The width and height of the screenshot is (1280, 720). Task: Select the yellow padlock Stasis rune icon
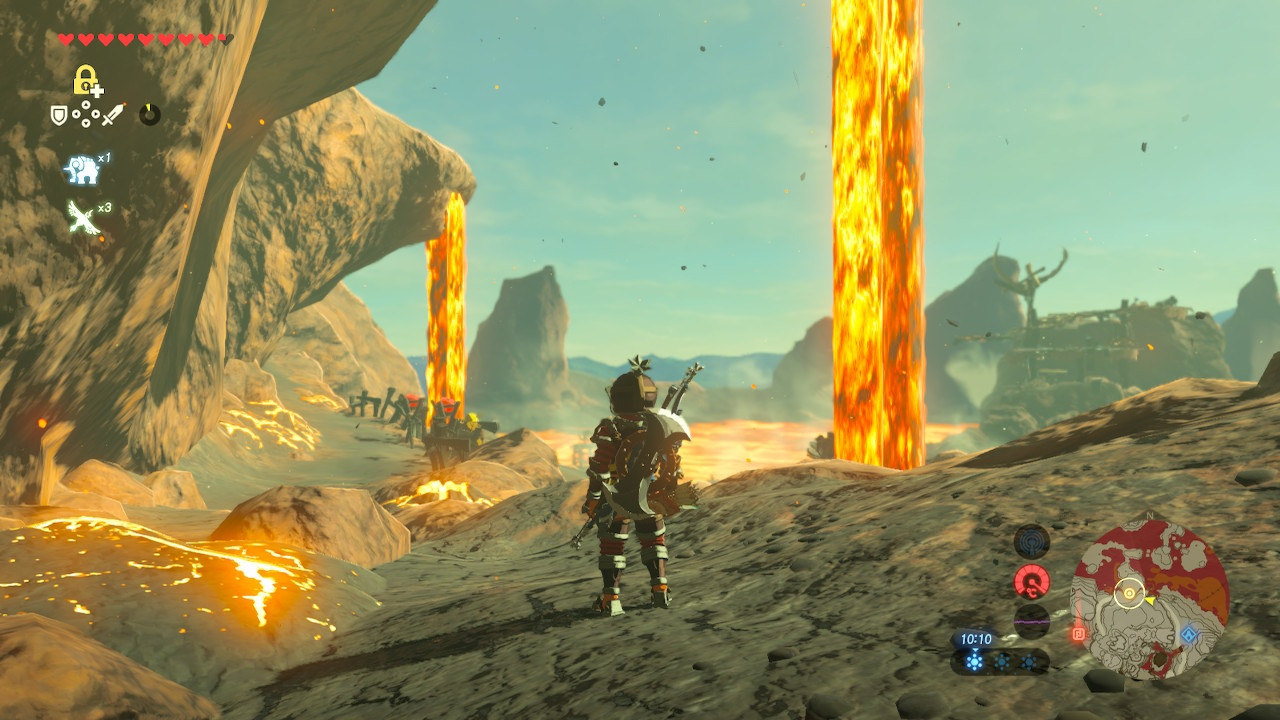pyautogui.click(x=87, y=80)
